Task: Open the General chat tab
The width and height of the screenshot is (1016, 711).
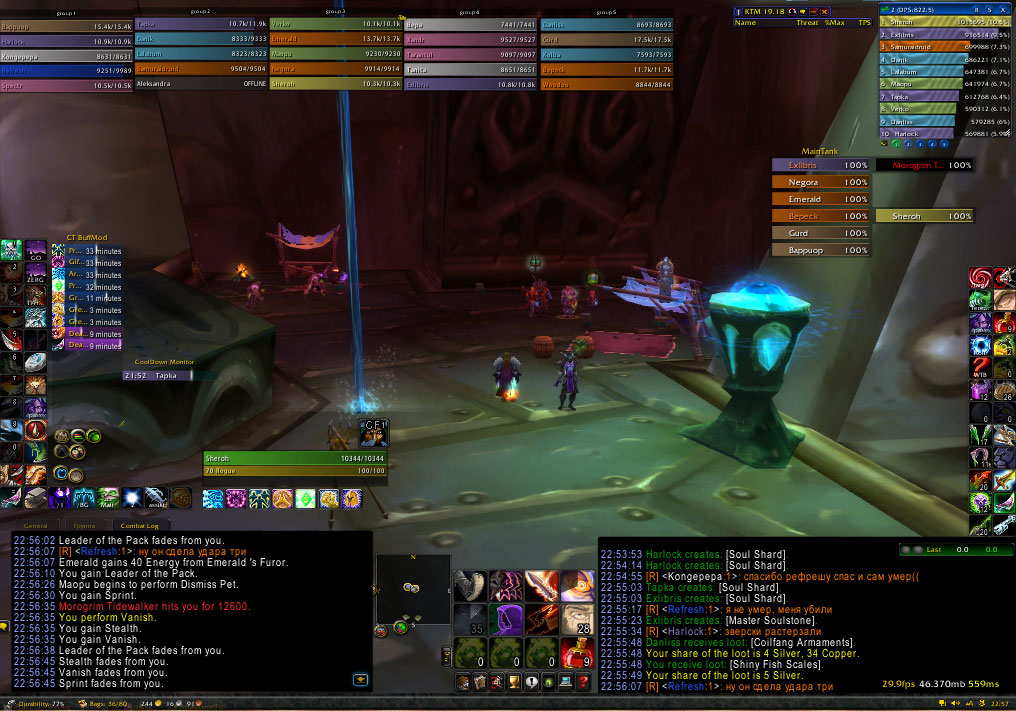Action: 36,525
